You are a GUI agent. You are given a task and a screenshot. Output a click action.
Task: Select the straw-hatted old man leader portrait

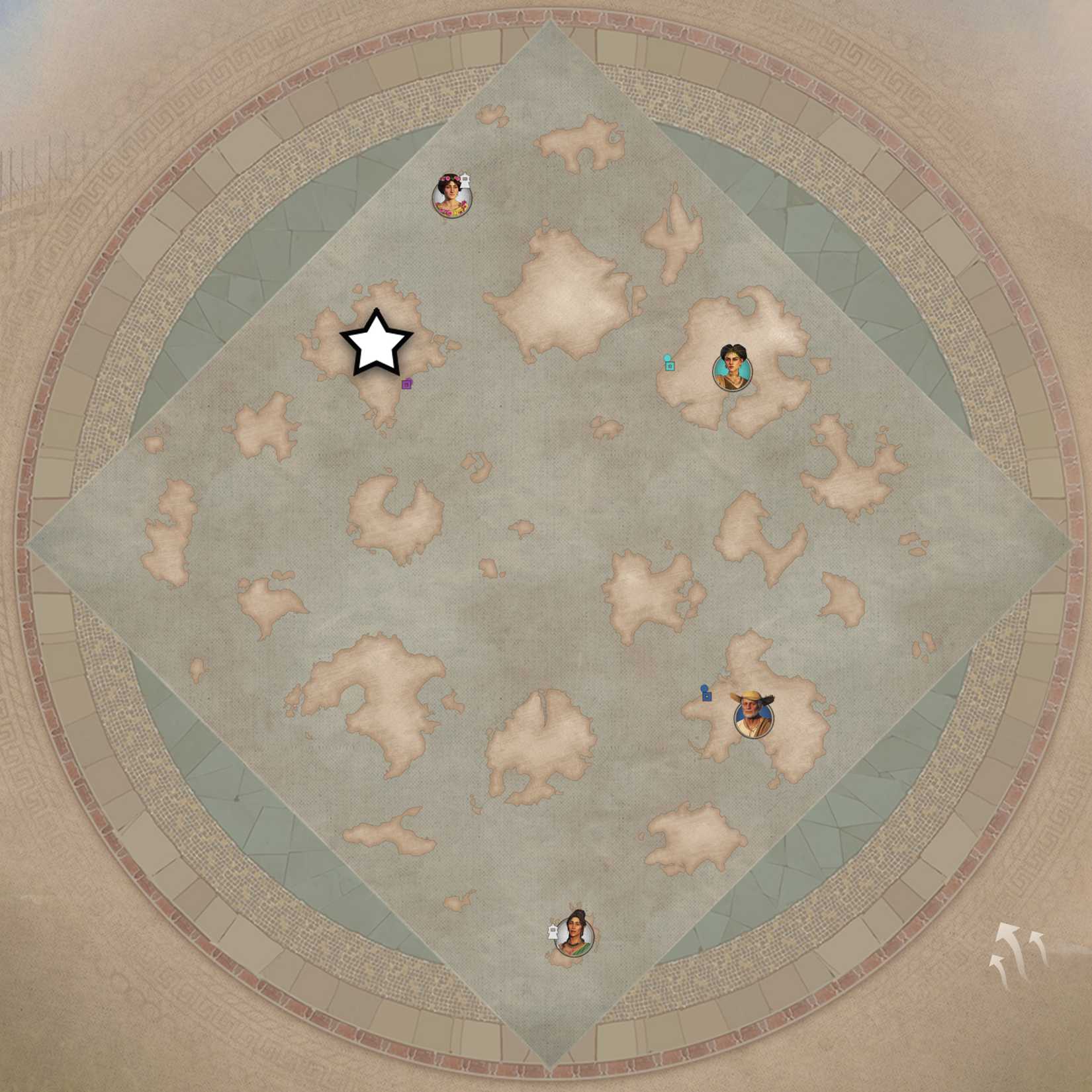click(x=754, y=721)
